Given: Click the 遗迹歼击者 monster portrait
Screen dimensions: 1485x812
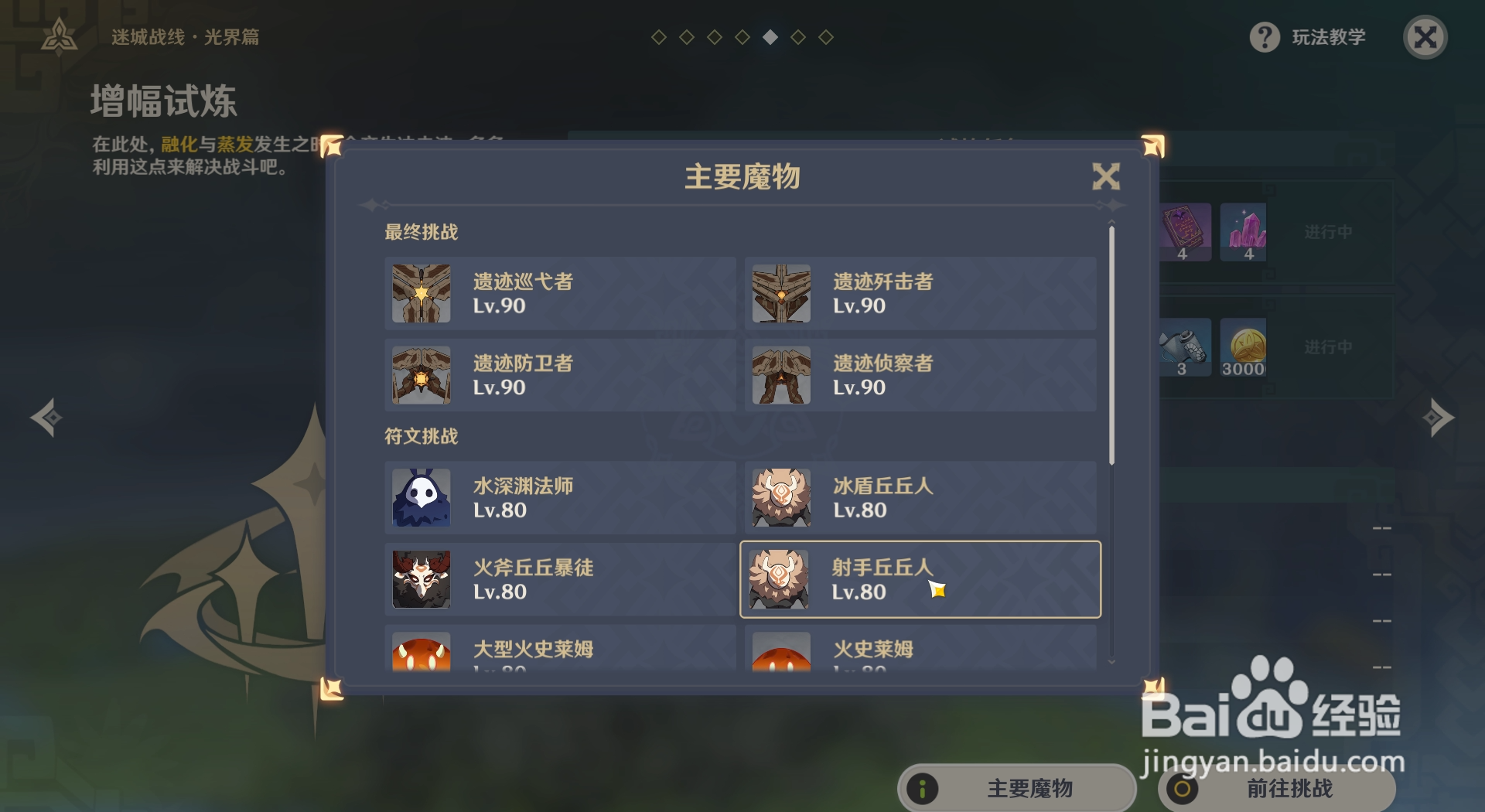Looking at the screenshot, I should (780, 294).
